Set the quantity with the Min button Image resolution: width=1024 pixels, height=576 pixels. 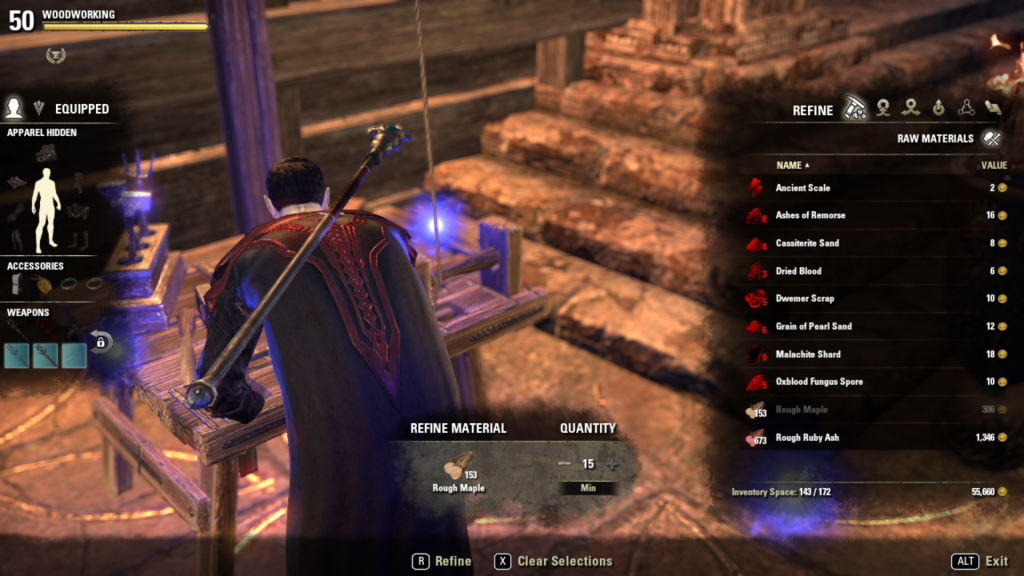pyautogui.click(x=588, y=488)
